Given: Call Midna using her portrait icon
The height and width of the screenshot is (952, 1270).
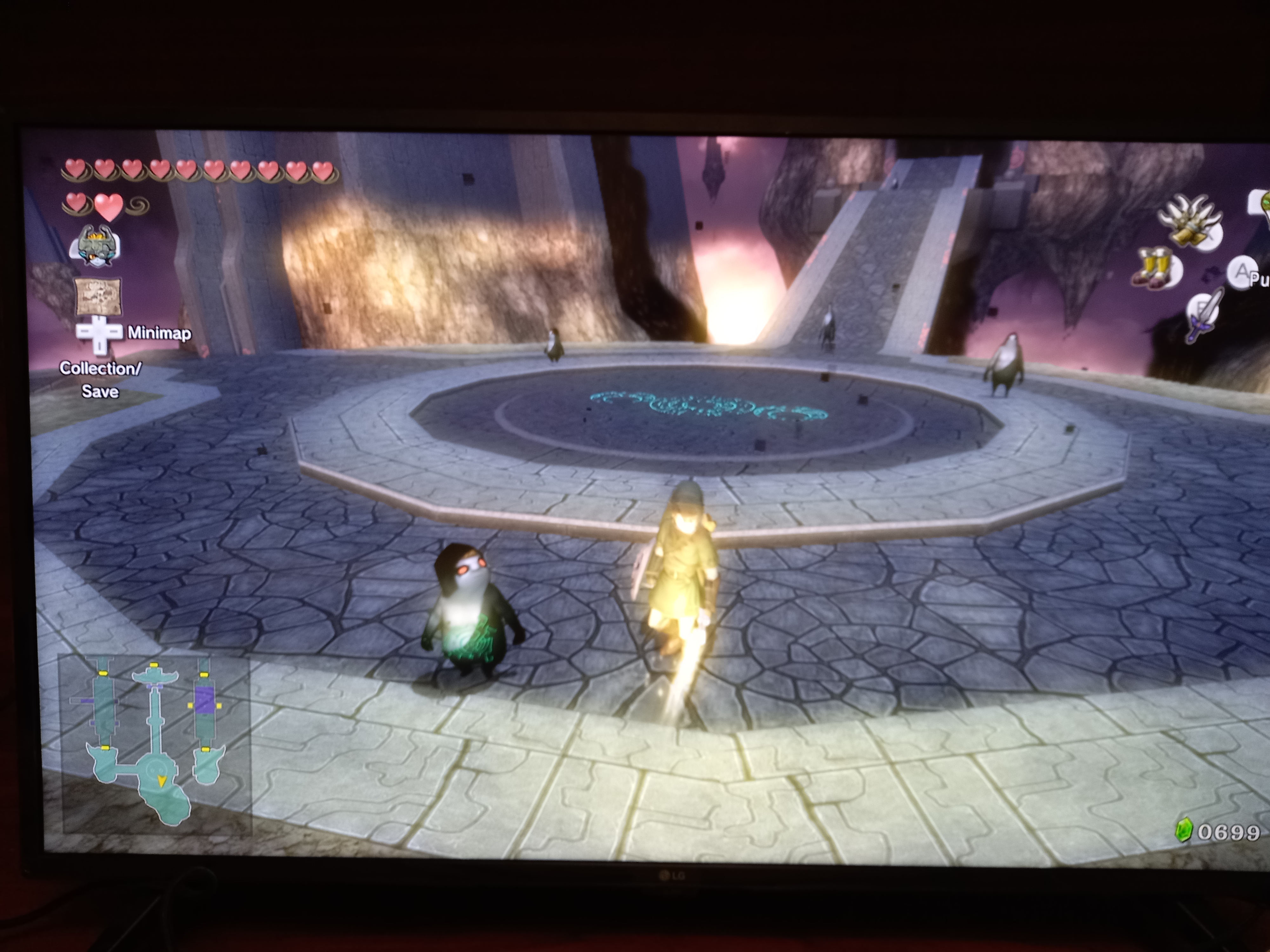Looking at the screenshot, I should pyautogui.click(x=95, y=246).
